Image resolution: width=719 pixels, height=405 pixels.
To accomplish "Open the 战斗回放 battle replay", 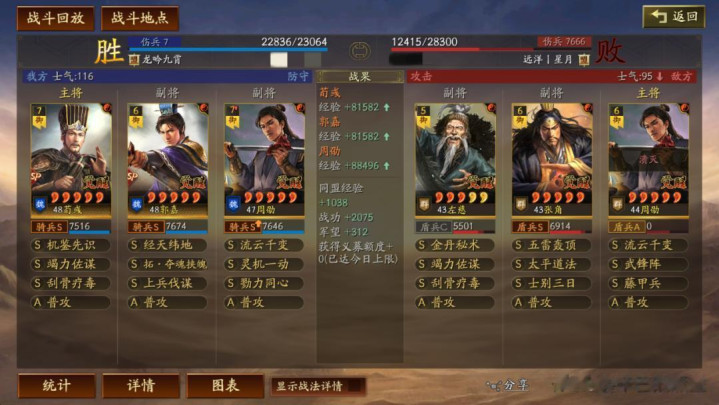I will point(55,18).
